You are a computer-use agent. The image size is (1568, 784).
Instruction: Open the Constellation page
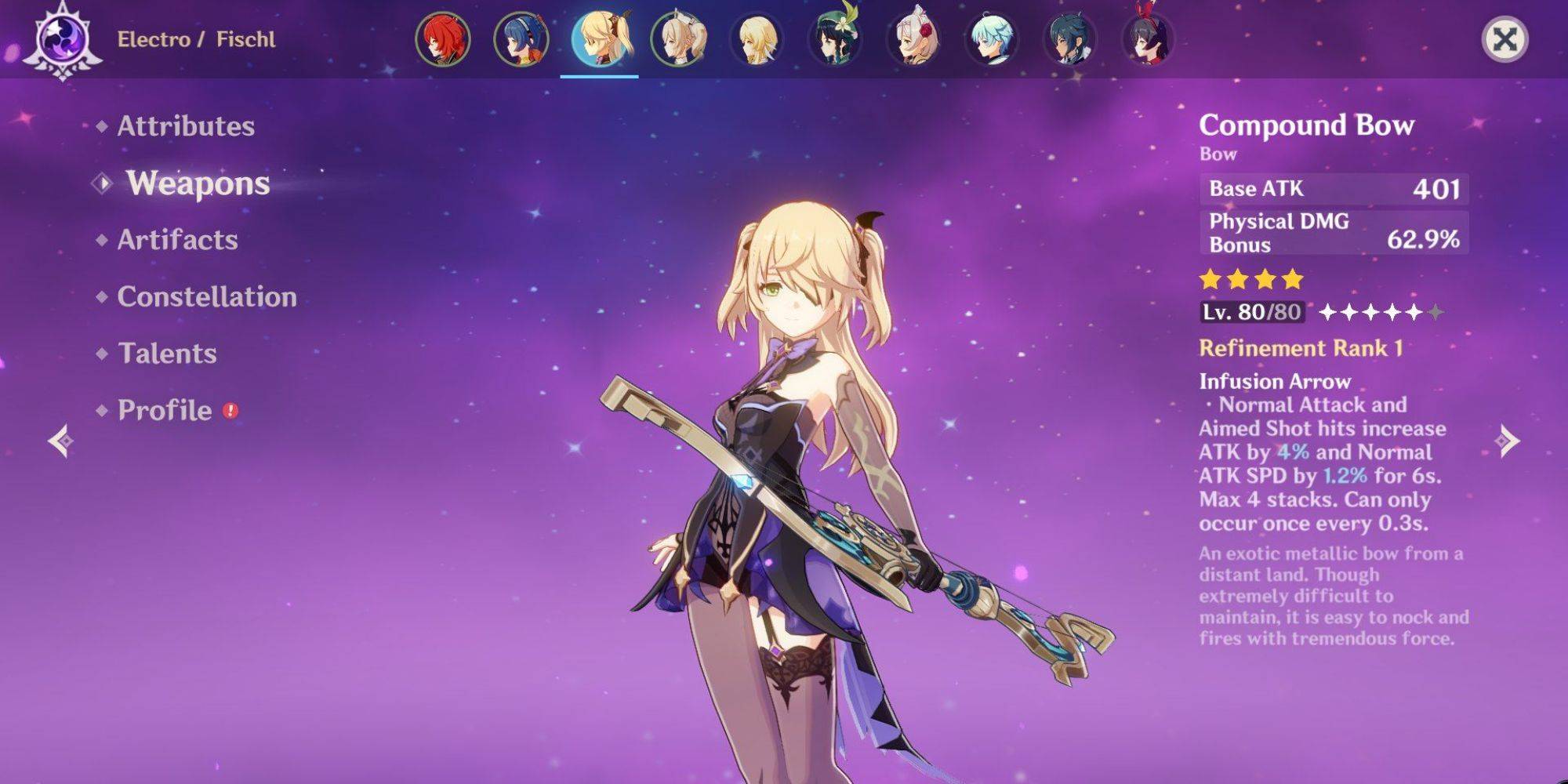point(207,297)
